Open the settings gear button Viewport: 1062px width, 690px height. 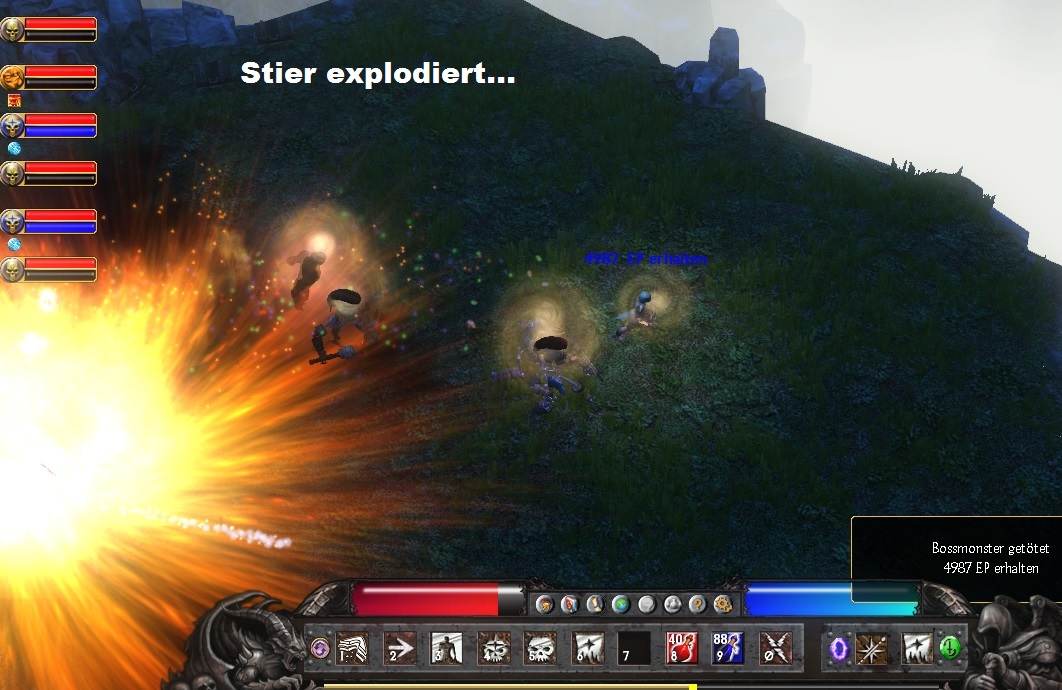(723, 604)
